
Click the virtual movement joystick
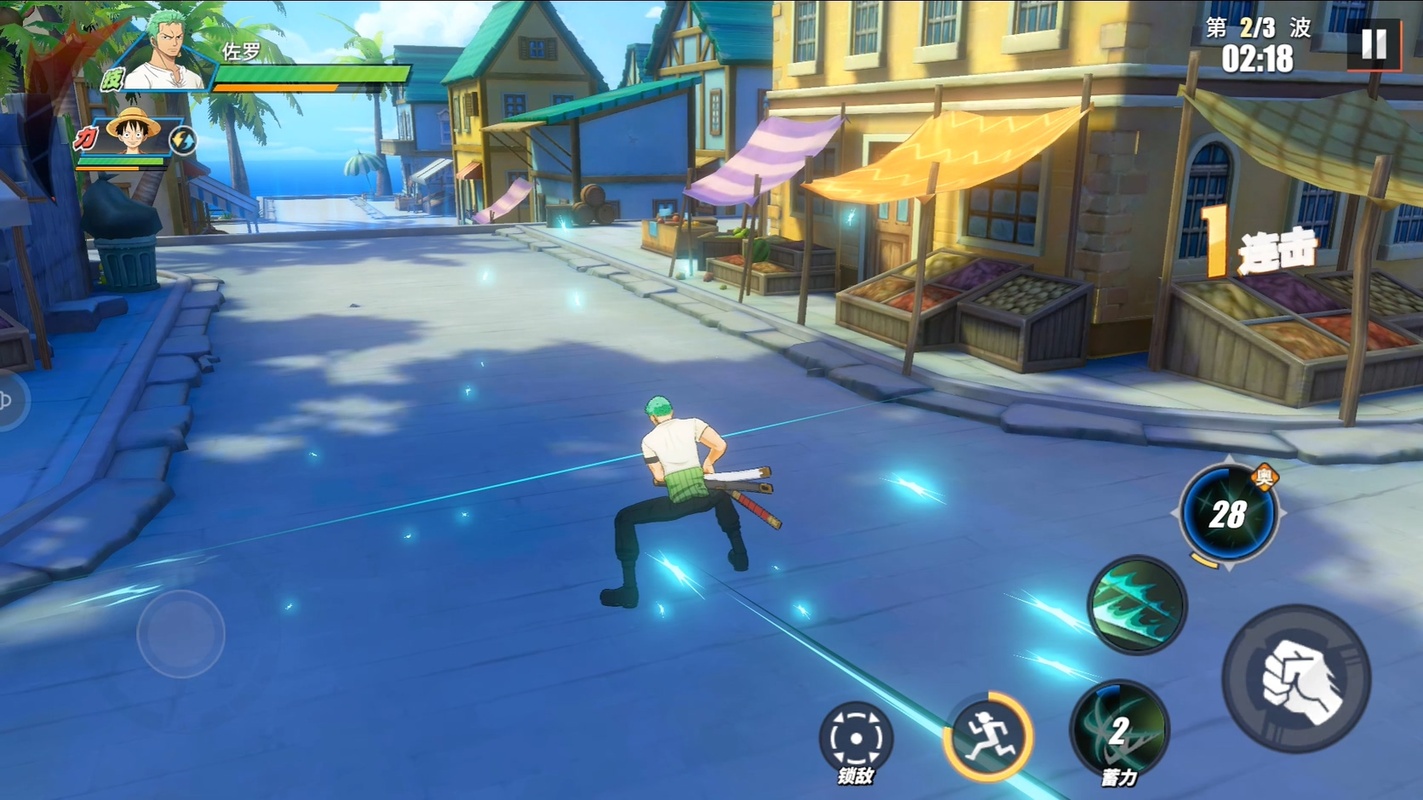coord(180,634)
